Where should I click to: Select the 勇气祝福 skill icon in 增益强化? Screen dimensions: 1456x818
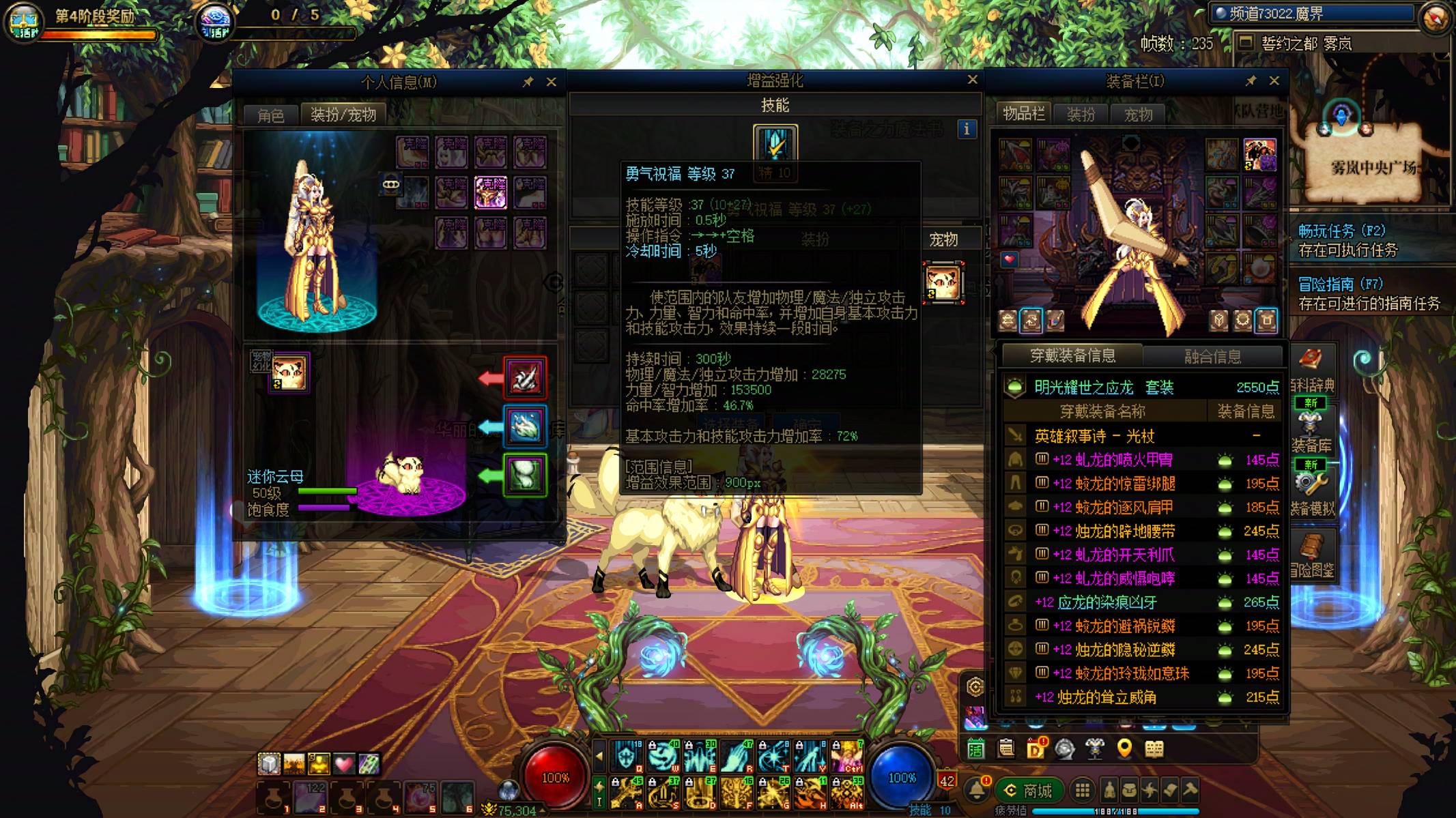pos(775,144)
